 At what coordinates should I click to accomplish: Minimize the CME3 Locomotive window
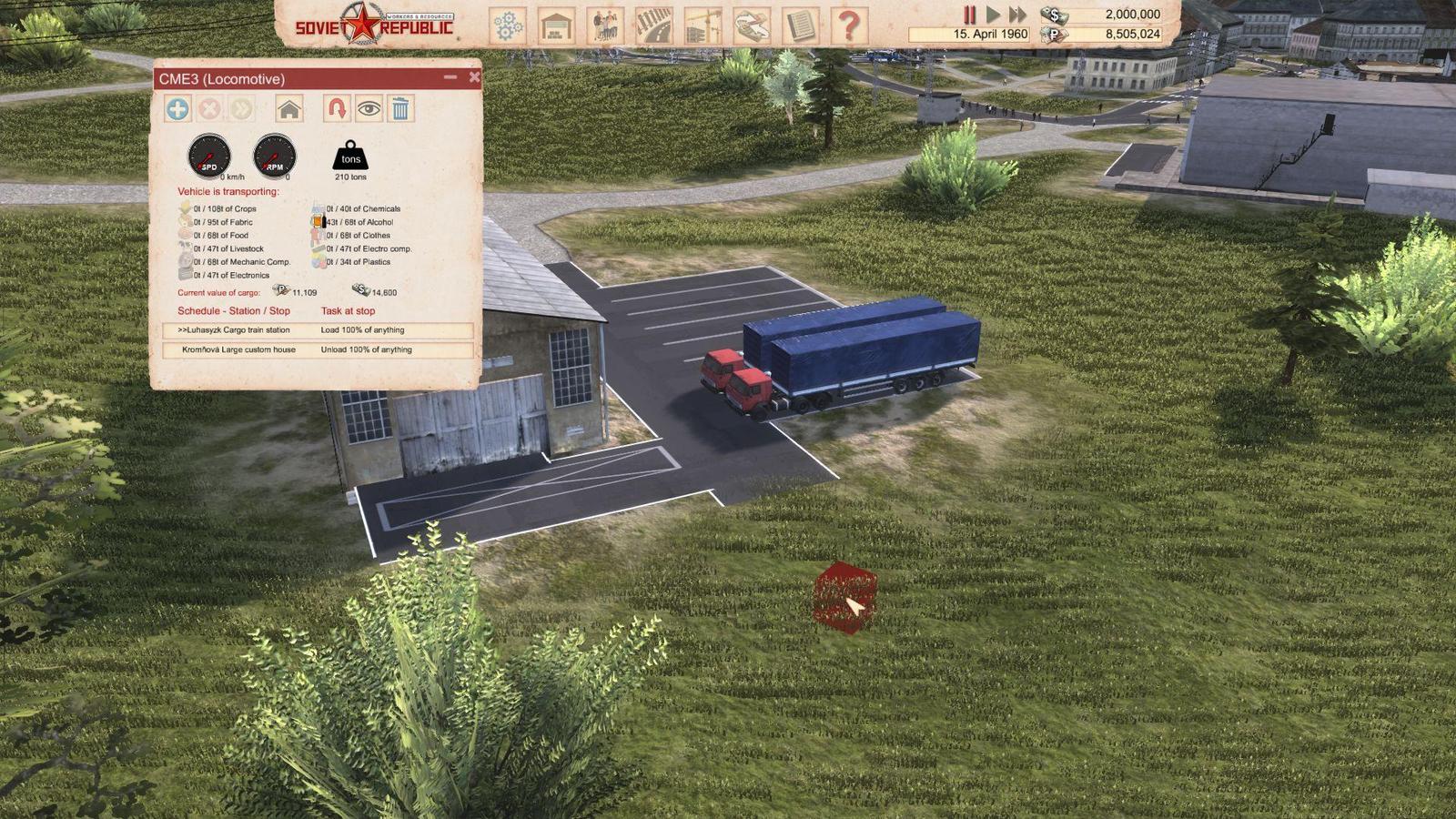pos(450,78)
